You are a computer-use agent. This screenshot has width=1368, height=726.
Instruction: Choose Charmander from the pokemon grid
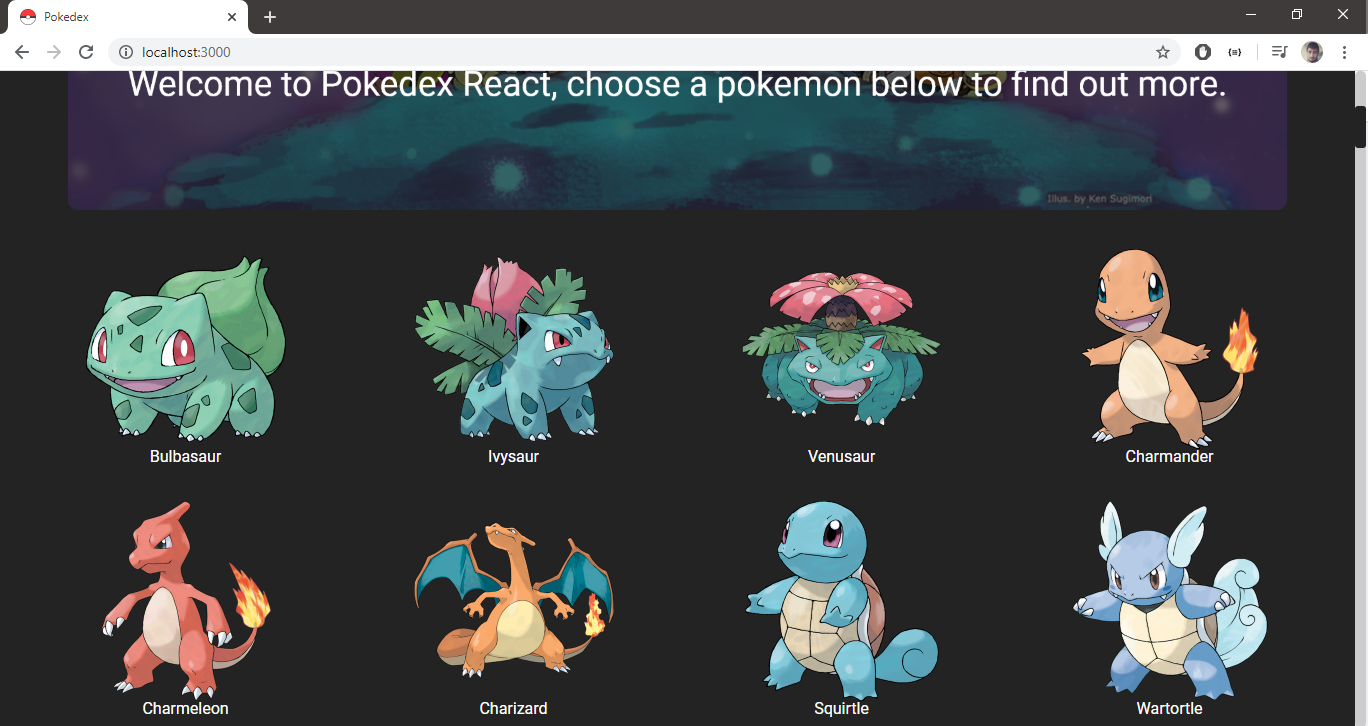point(1169,355)
